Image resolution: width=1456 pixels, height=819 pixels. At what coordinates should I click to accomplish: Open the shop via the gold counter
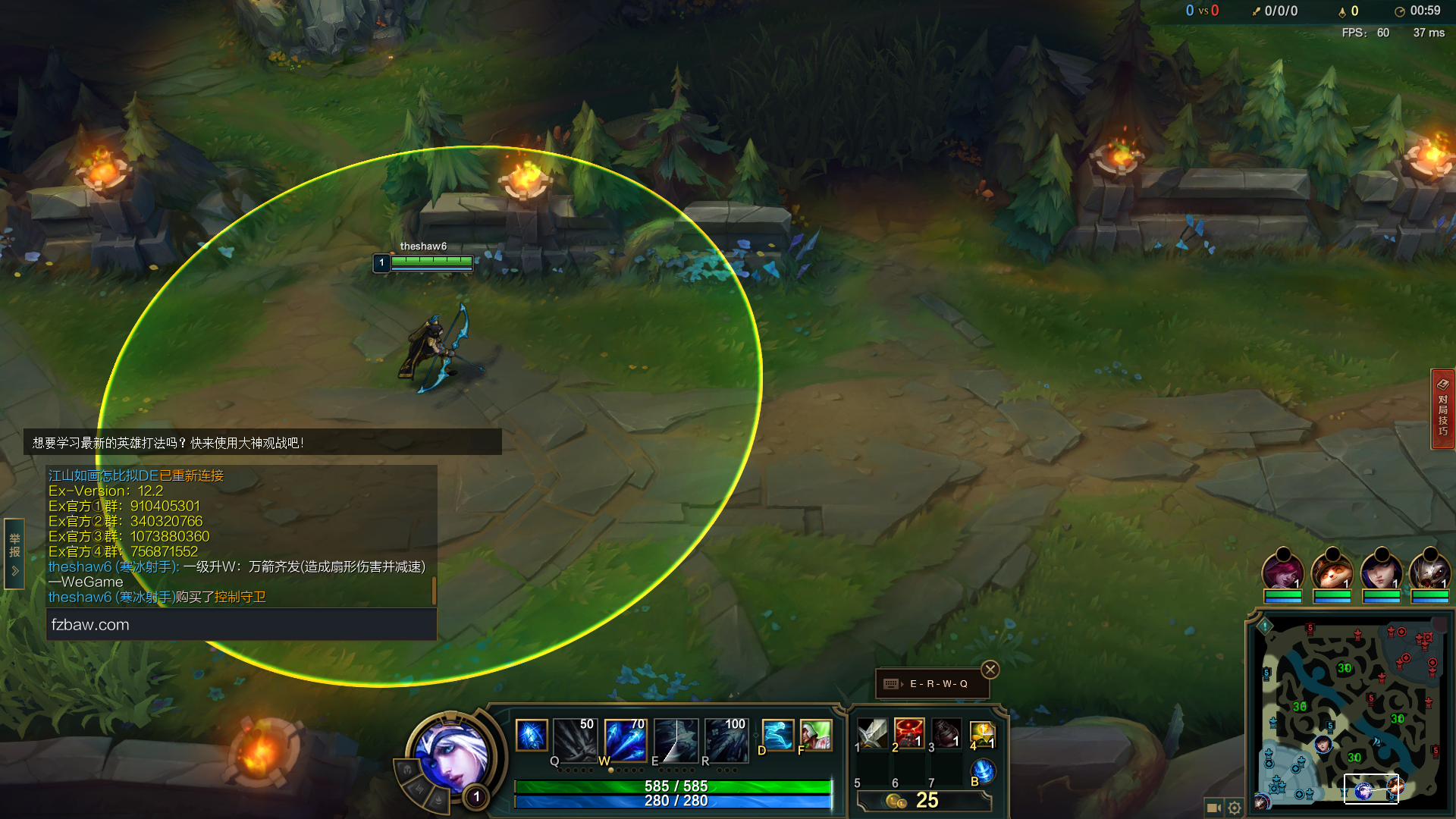[x=924, y=801]
